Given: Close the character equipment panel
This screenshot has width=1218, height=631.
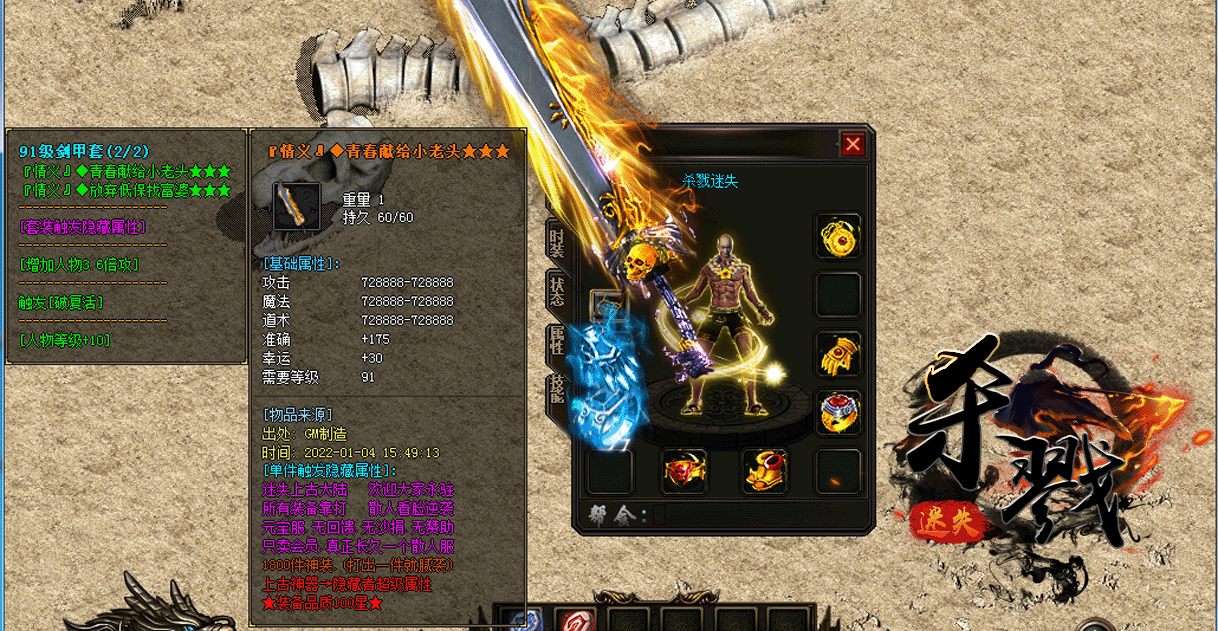Looking at the screenshot, I should point(853,145).
